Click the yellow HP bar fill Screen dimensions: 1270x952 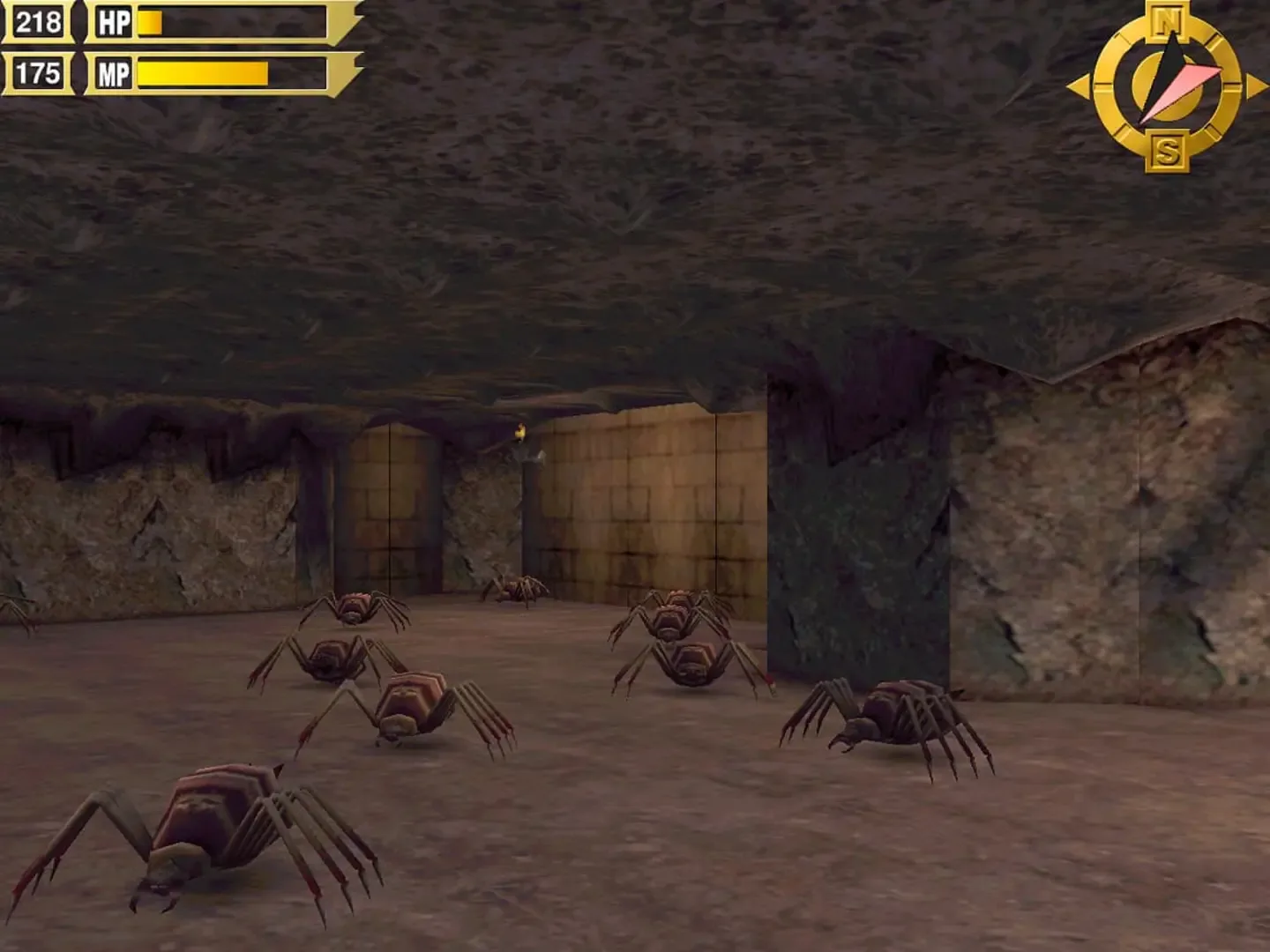point(152,20)
